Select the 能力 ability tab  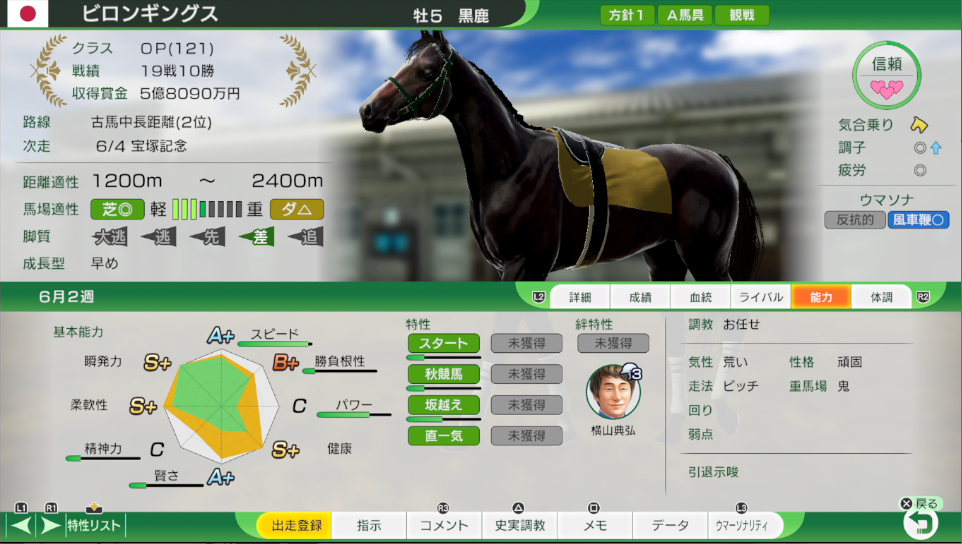point(821,297)
